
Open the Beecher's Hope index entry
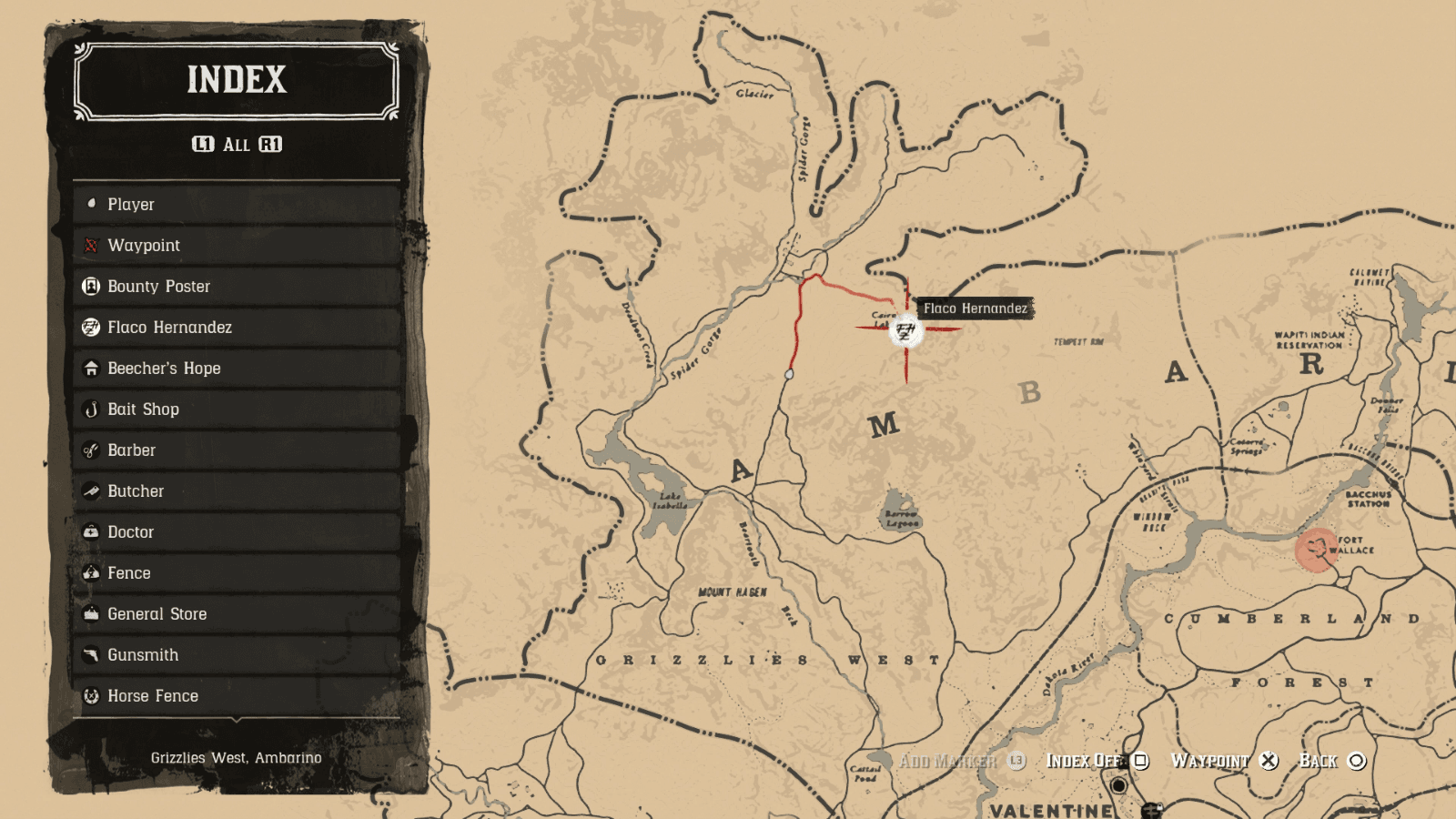pyautogui.click(x=164, y=368)
